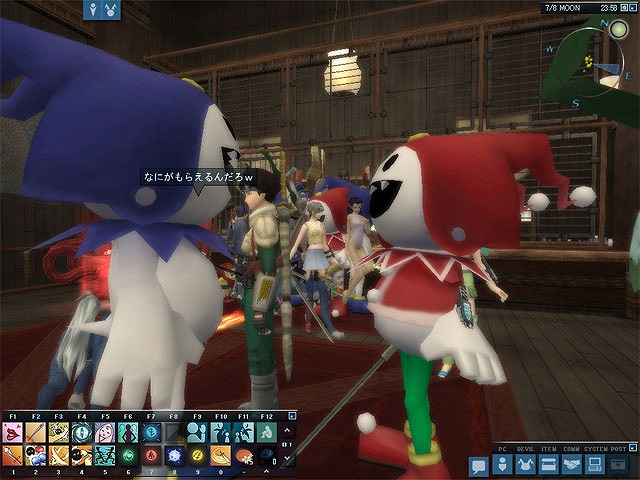Open the COMM handshake menu
Image resolution: width=640 pixels, height=480 pixels.
point(571,466)
